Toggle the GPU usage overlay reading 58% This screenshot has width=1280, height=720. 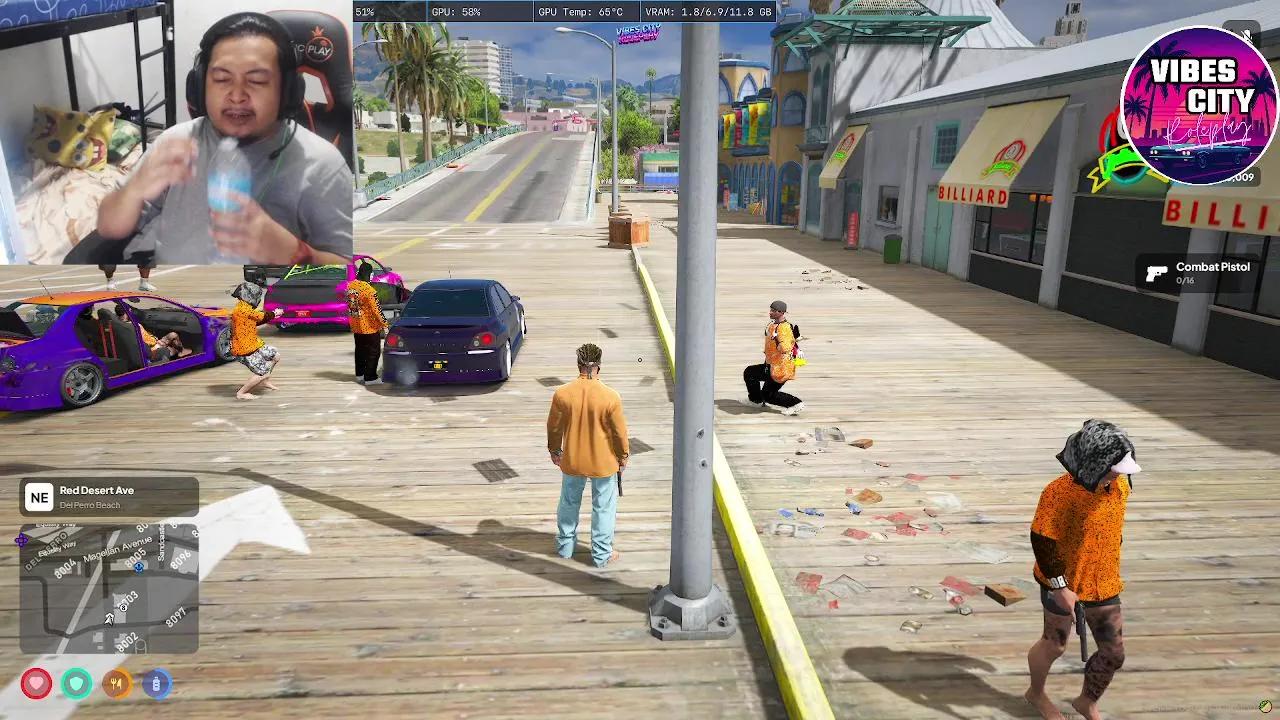[455, 12]
